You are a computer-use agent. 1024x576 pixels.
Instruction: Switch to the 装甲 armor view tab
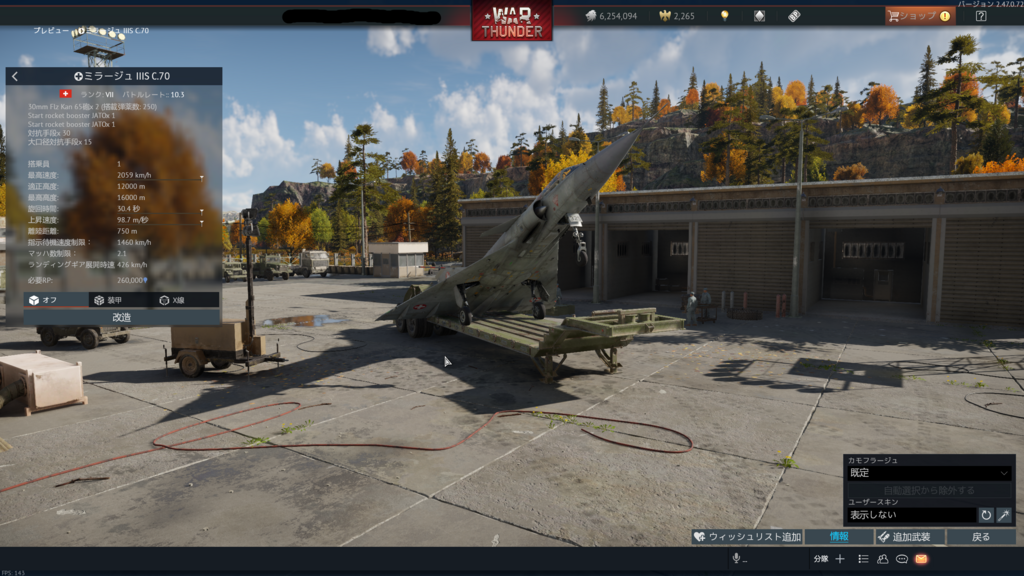click(x=106, y=300)
